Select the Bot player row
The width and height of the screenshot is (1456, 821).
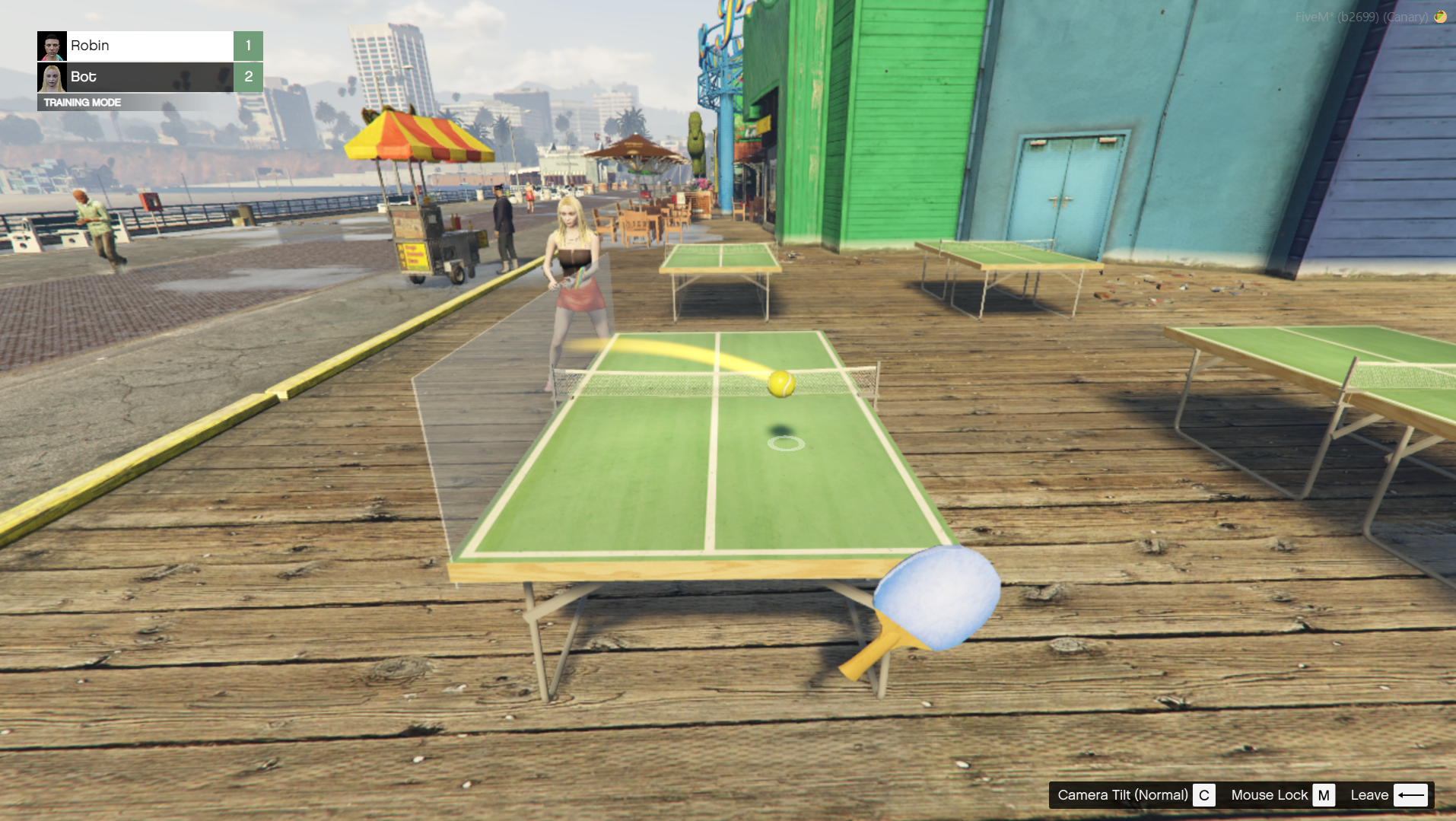pyautogui.click(x=149, y=77)
